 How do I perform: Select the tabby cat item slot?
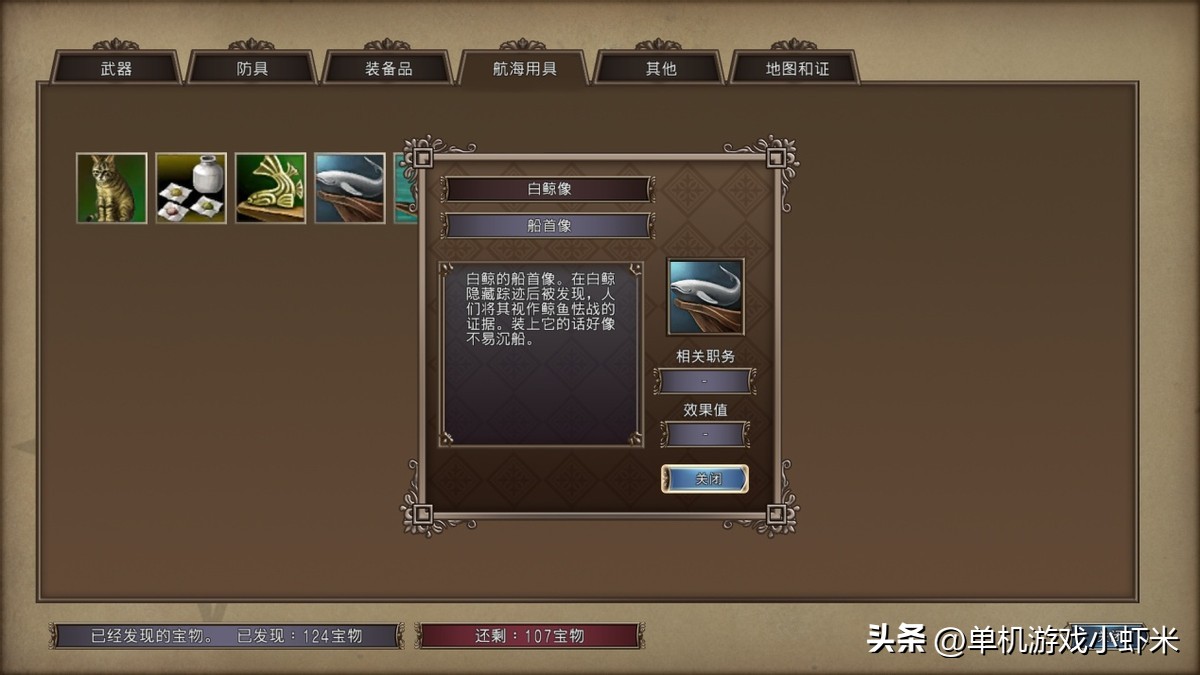[112, 188]
